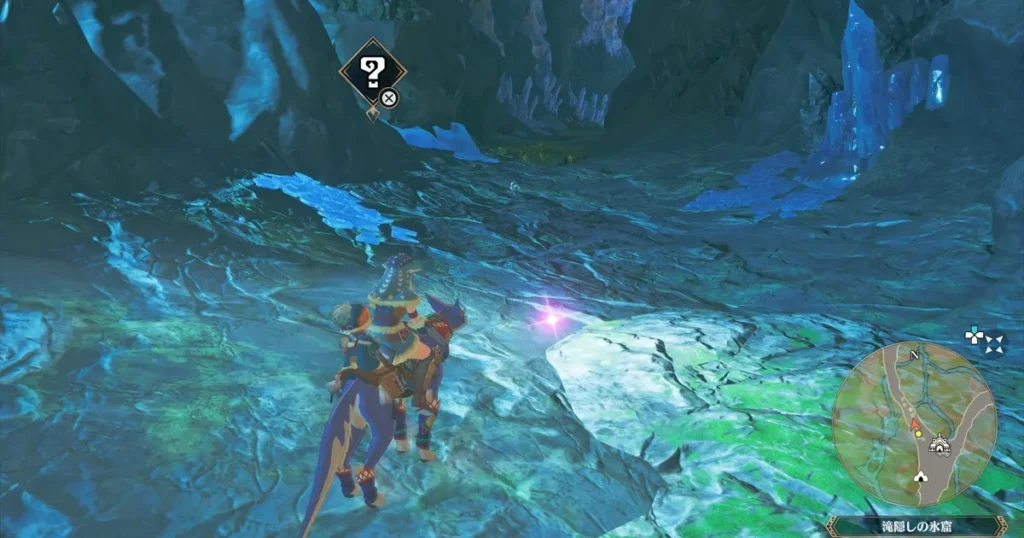The image size is (1024, 538).
Task: Toggle the minimap expand arrows icon
Action: click(995, 344)
